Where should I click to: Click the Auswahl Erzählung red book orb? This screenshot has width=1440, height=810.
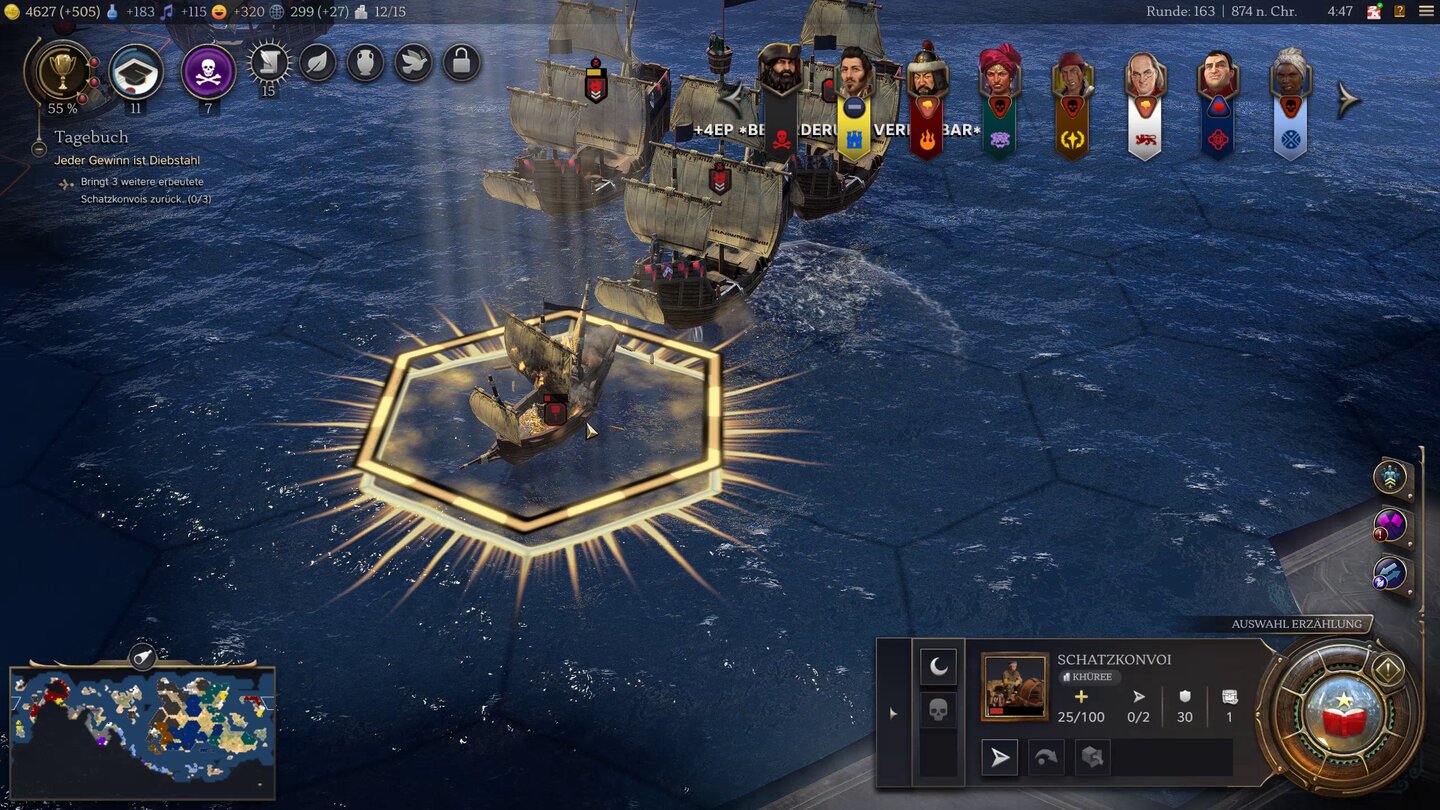point(1339,716)
